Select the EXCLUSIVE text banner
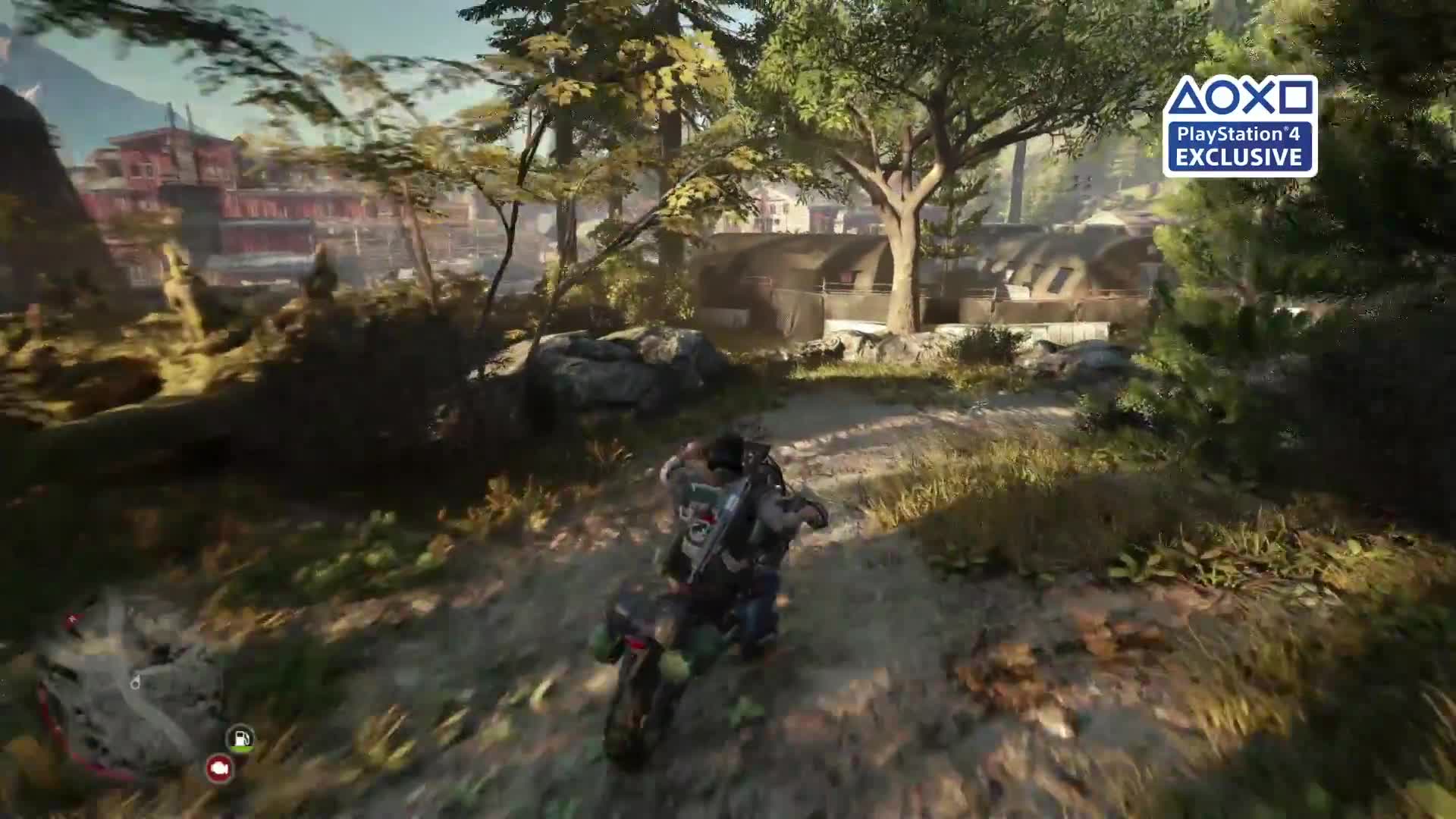 coord(1240,155)
